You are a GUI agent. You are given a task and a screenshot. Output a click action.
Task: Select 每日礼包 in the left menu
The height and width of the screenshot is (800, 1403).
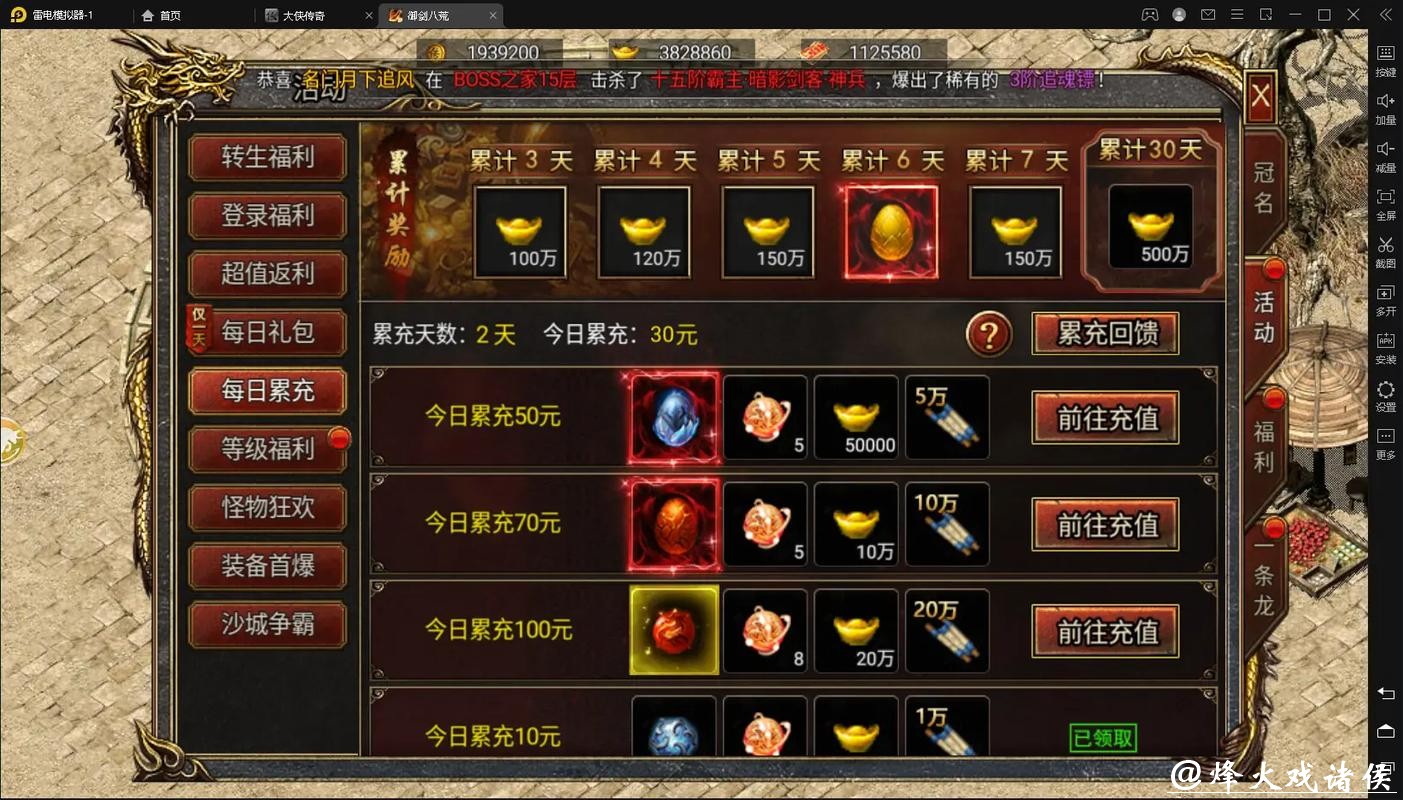pos(267,333)
